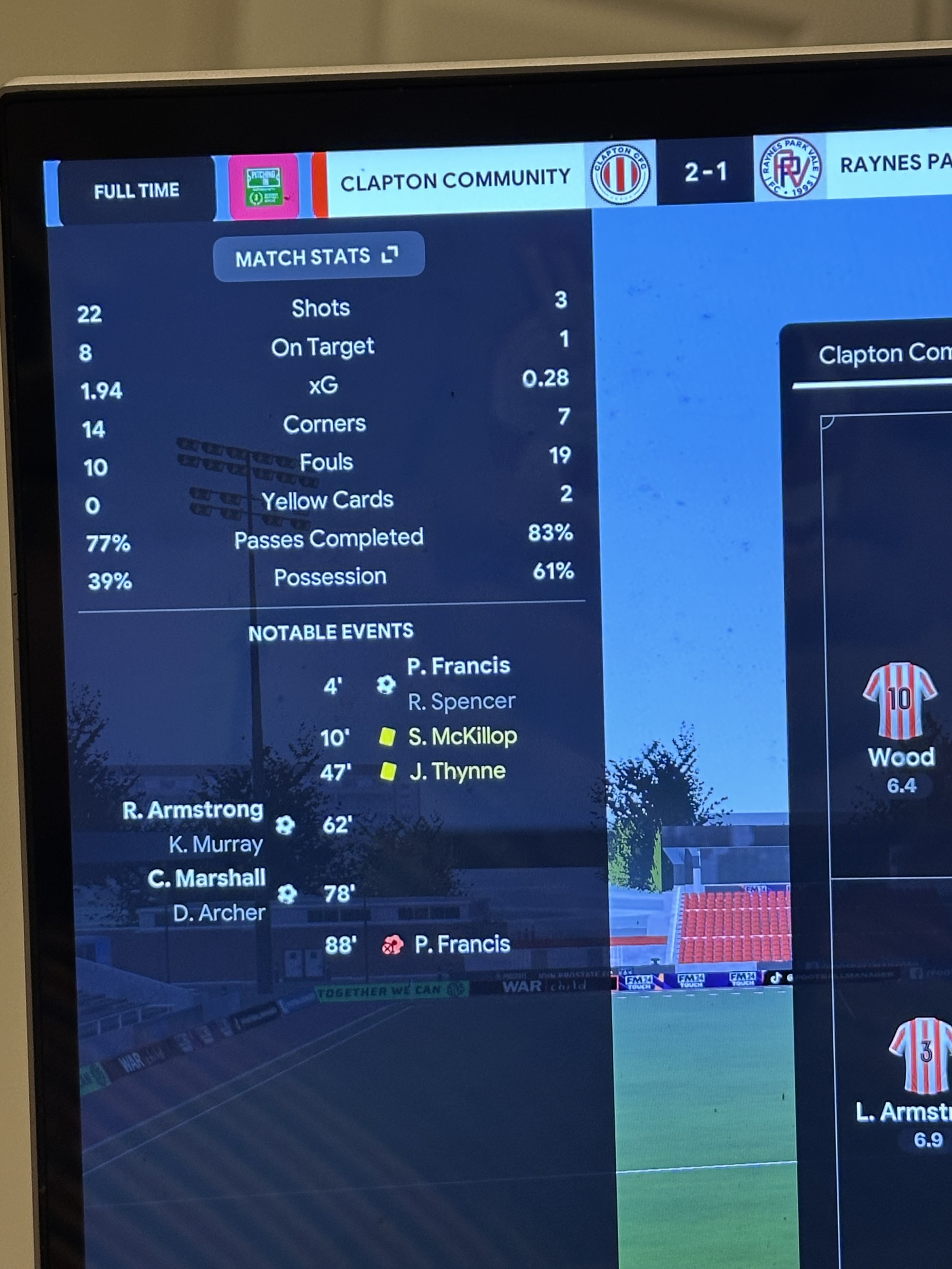Viewport: 952px width, 1269px height.
Task: View D. Archer's player profile
Action: pyautogui.click(x=219, y=913)
